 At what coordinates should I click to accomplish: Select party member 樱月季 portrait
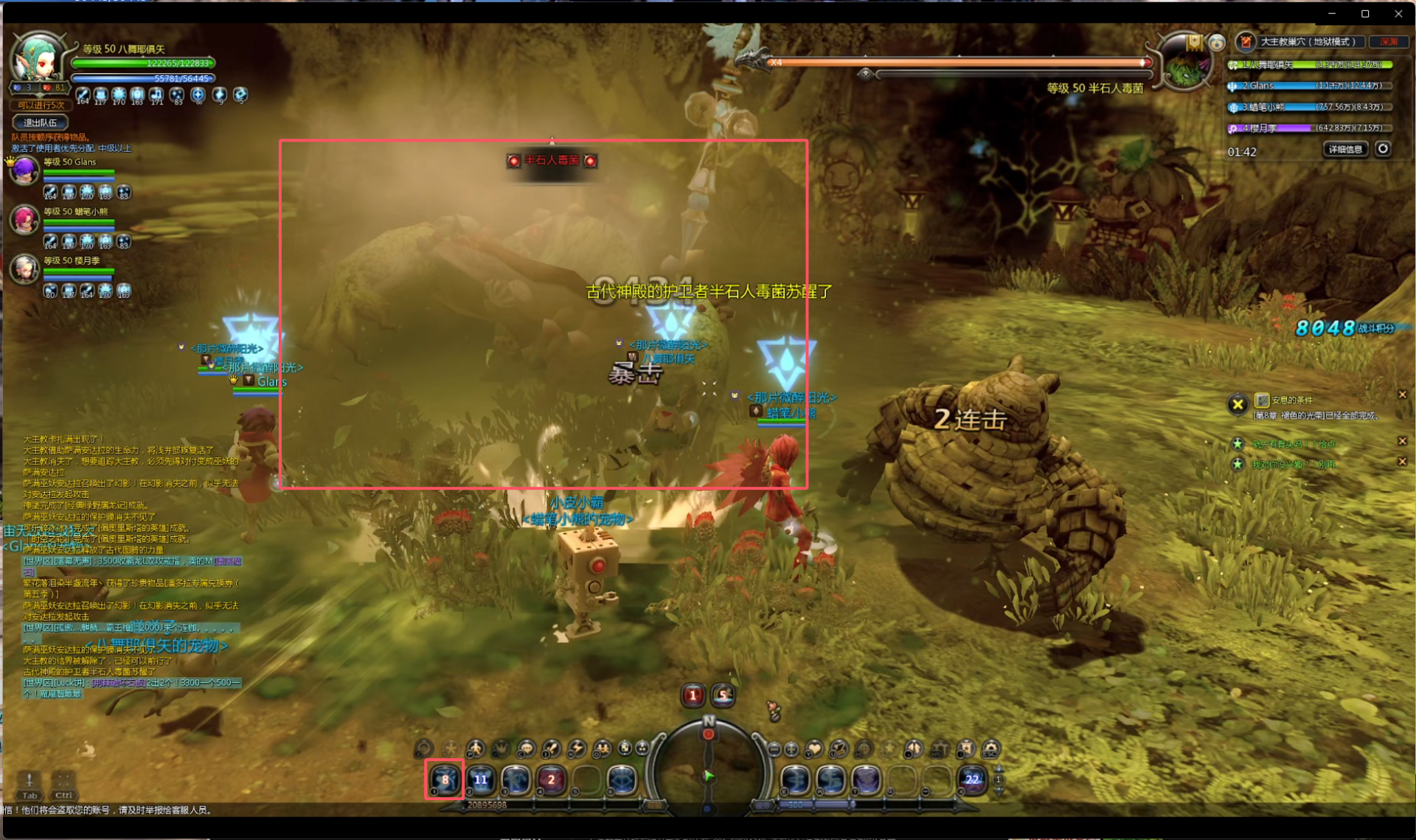24,269
